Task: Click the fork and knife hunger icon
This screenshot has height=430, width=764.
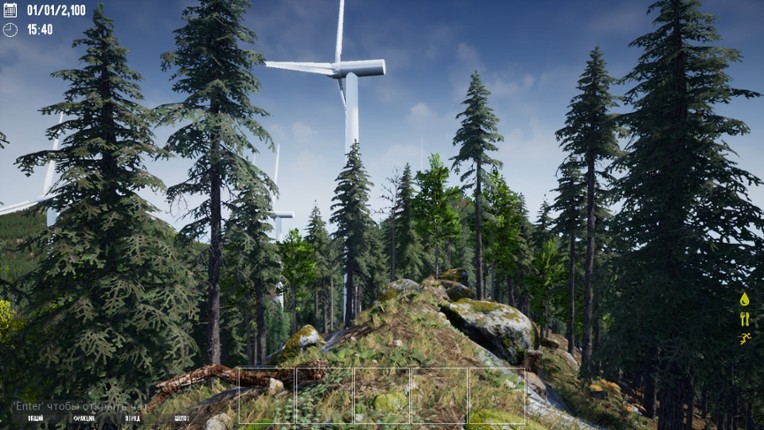Action: (744, 319)
